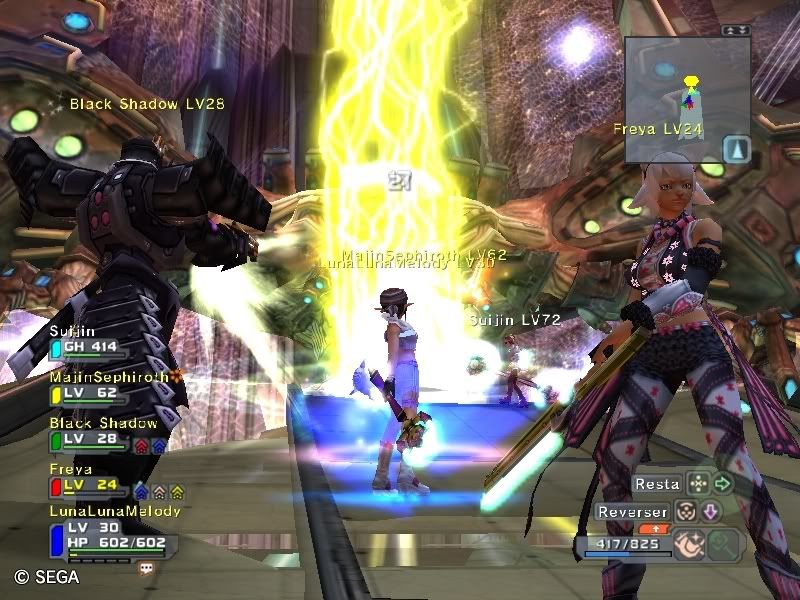This screenshot has height=600, width=800.
Task: Click the purple down arrow icon
Action: 709,512
